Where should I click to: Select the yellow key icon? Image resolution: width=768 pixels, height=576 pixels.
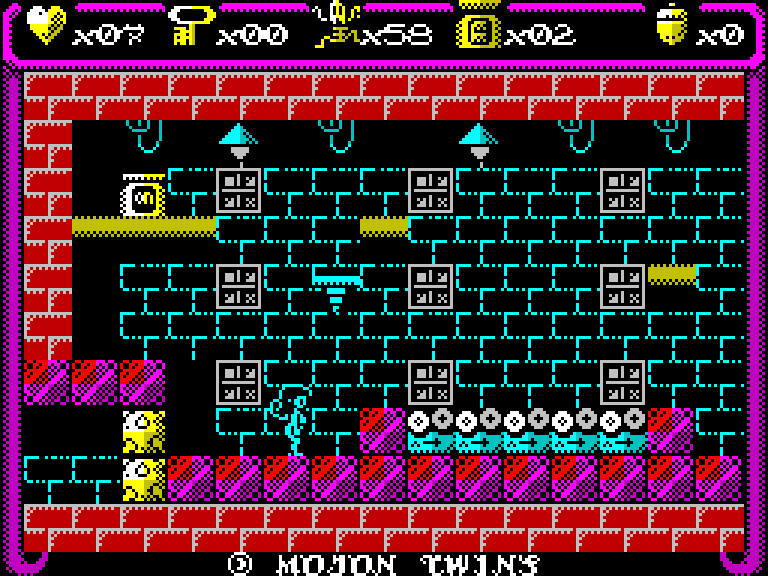pyautogui.click(x=190, y=26)
